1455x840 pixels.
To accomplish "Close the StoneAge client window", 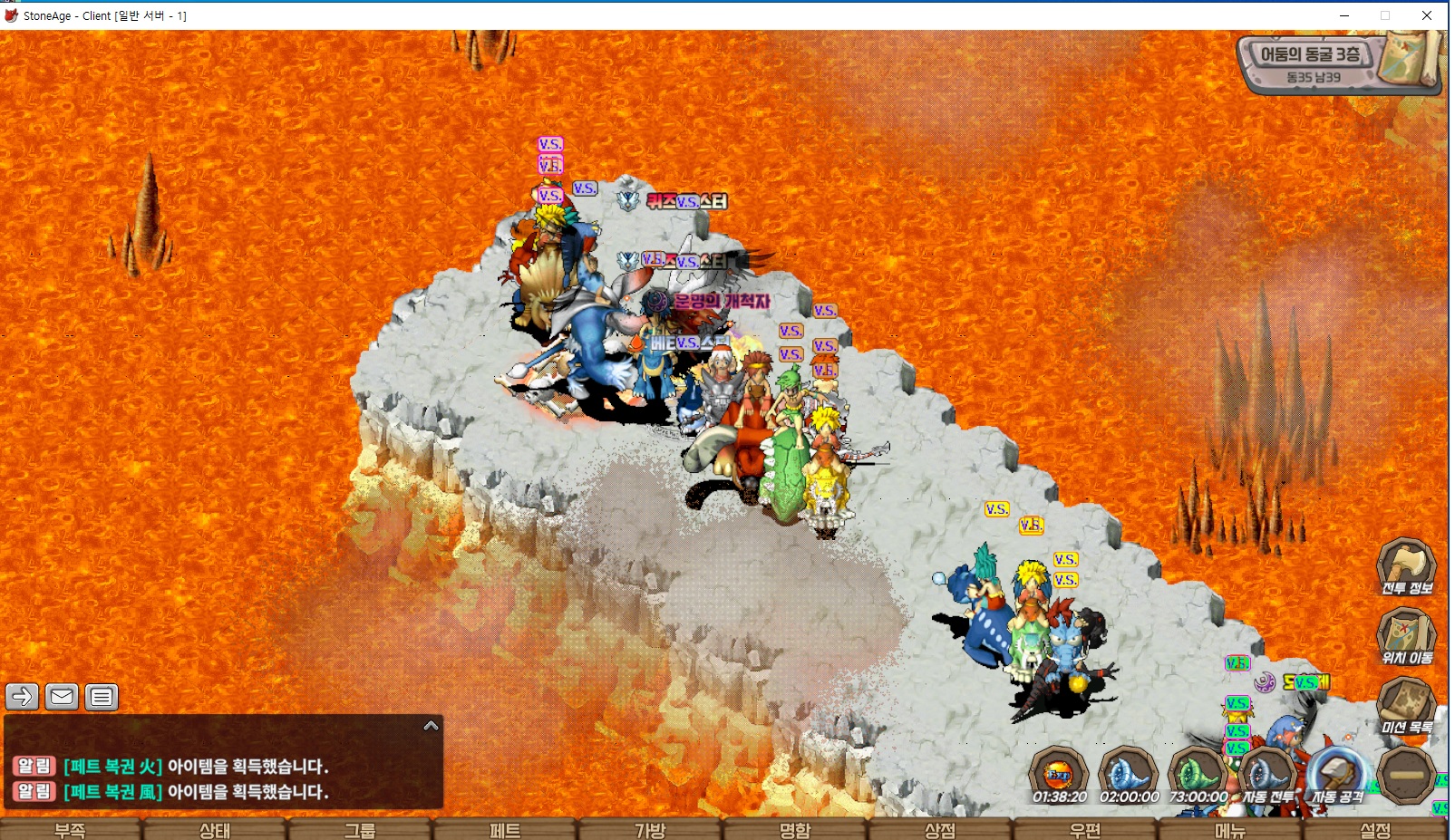I will click(x=1427, y=15).
